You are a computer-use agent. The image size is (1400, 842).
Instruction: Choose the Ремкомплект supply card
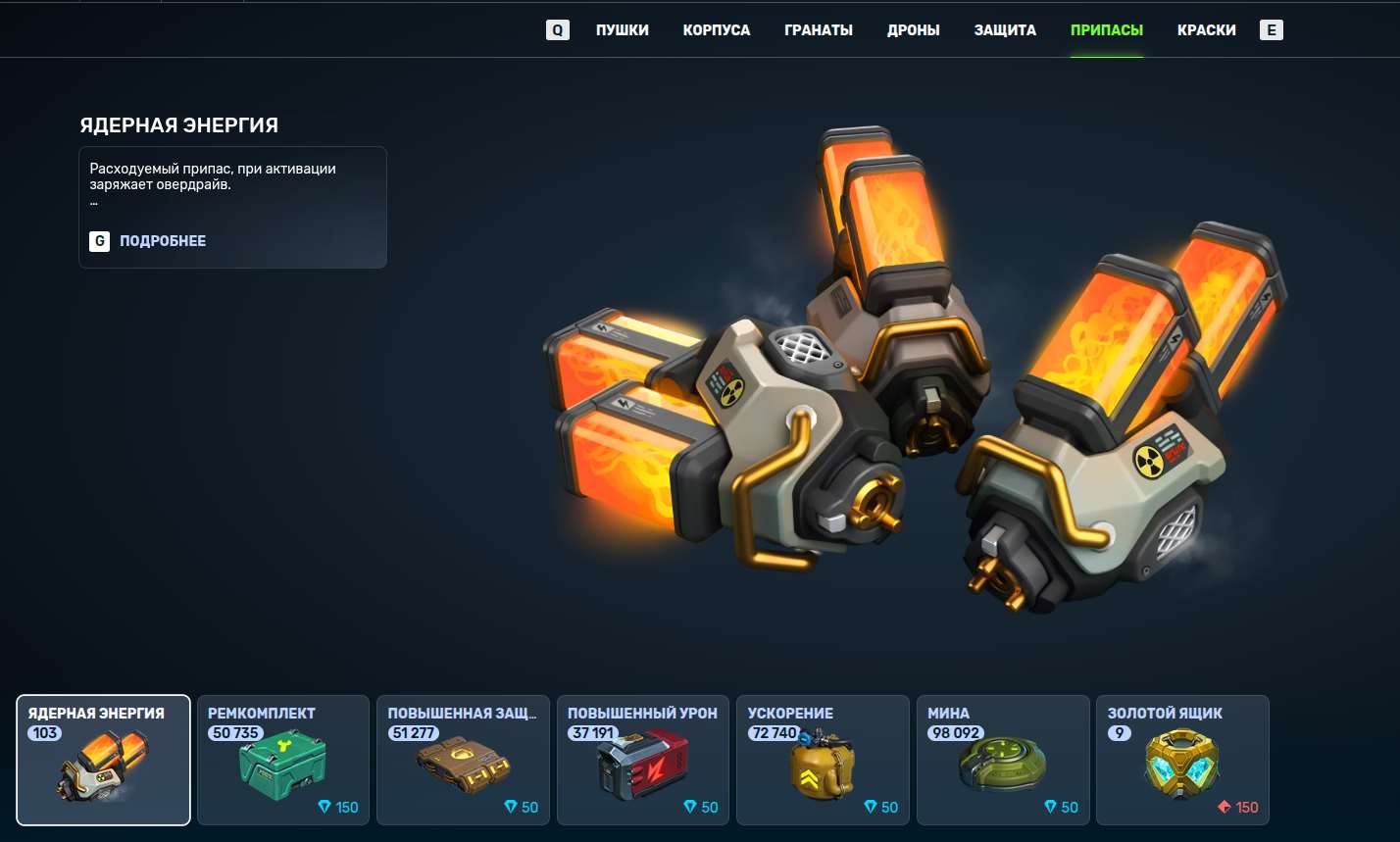(282, 760)
